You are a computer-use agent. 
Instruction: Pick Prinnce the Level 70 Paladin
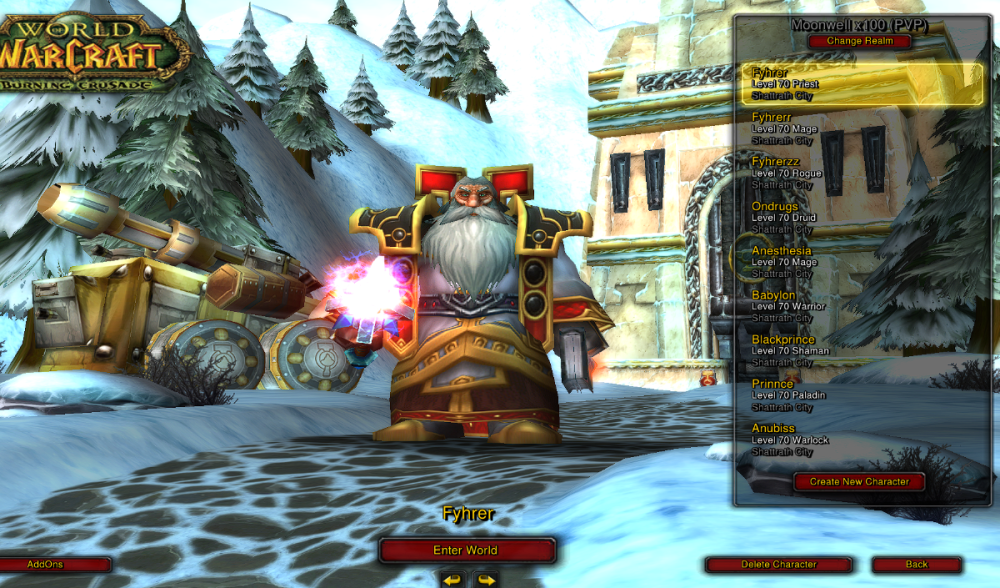861,395
